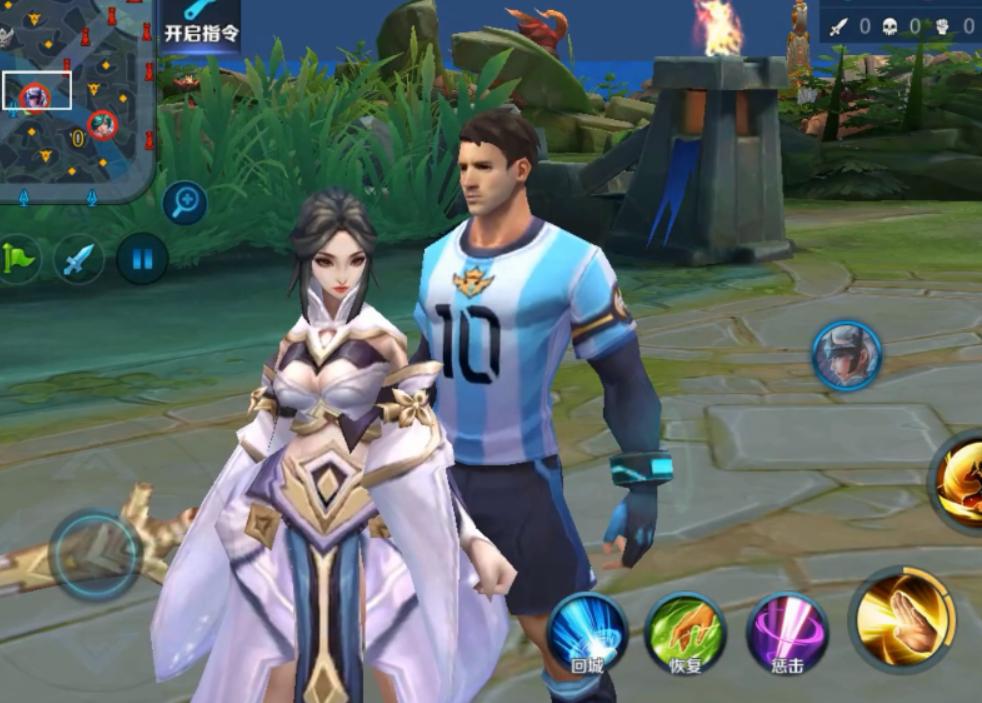Activate the 恢复 restore skill
This screenshot has height=703, width=982.
(686, 632)
